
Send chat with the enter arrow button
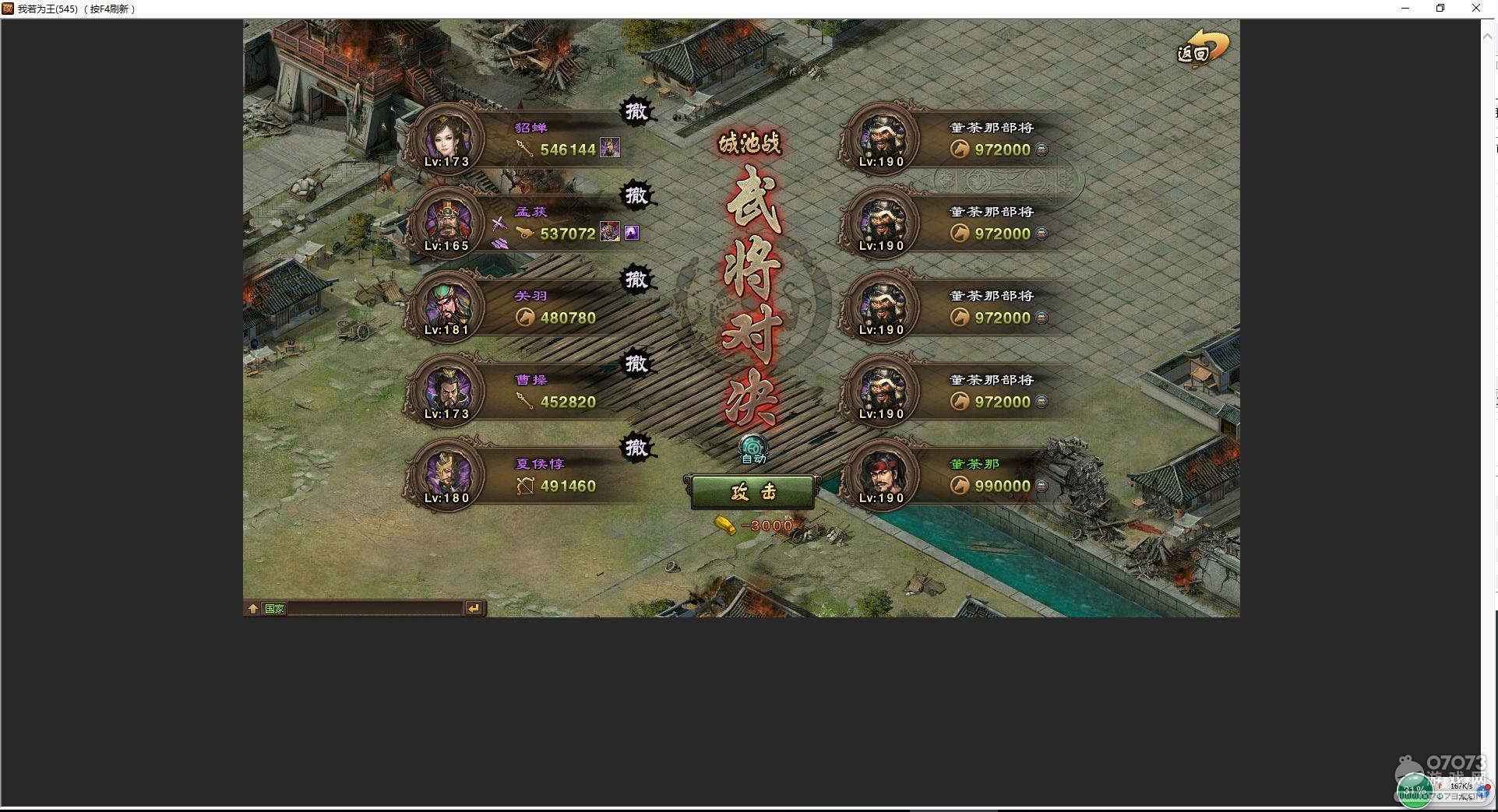point(474,609)
